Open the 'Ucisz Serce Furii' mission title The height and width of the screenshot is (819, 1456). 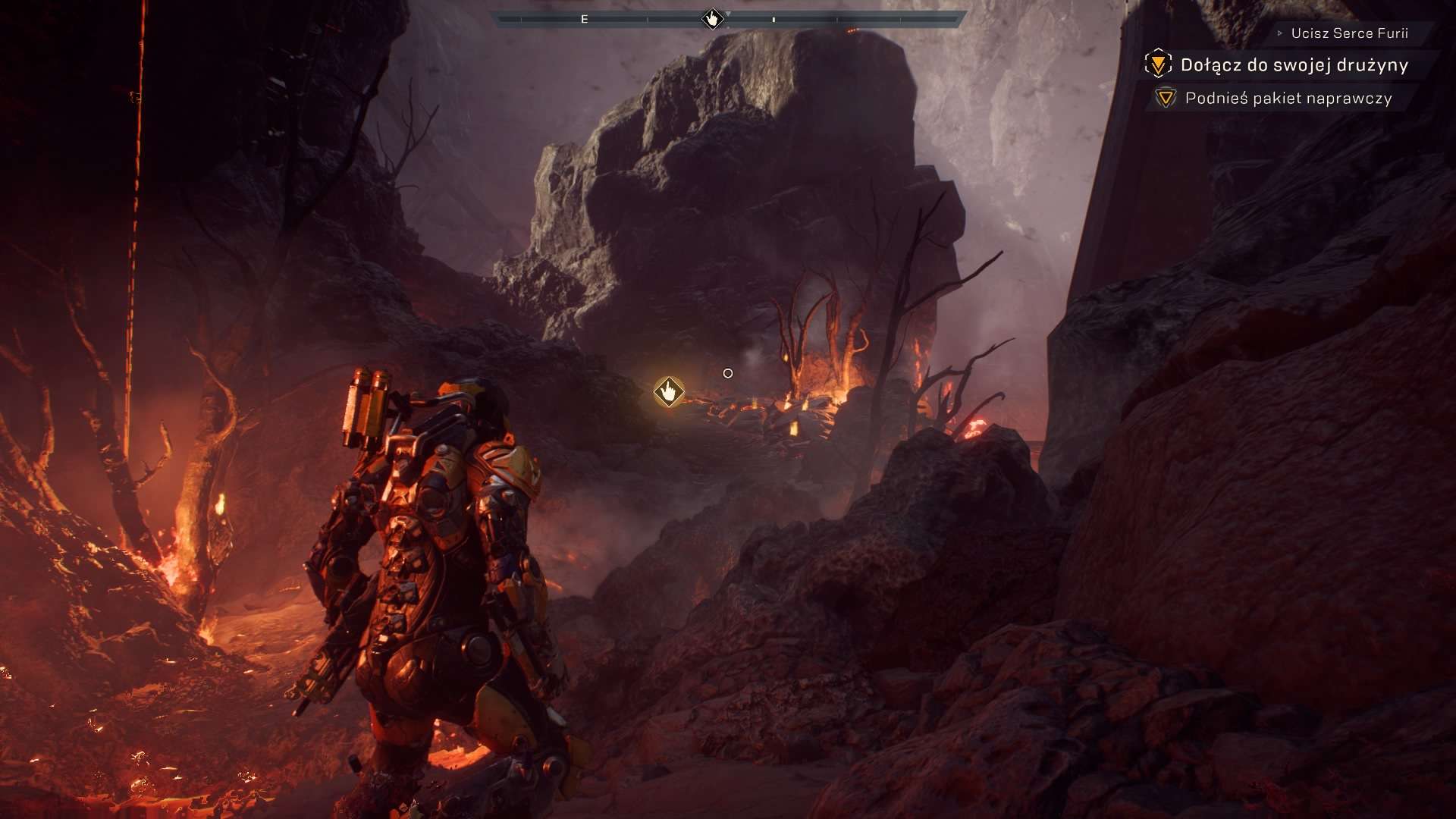pyautogui.click(x=1349, y=33)
